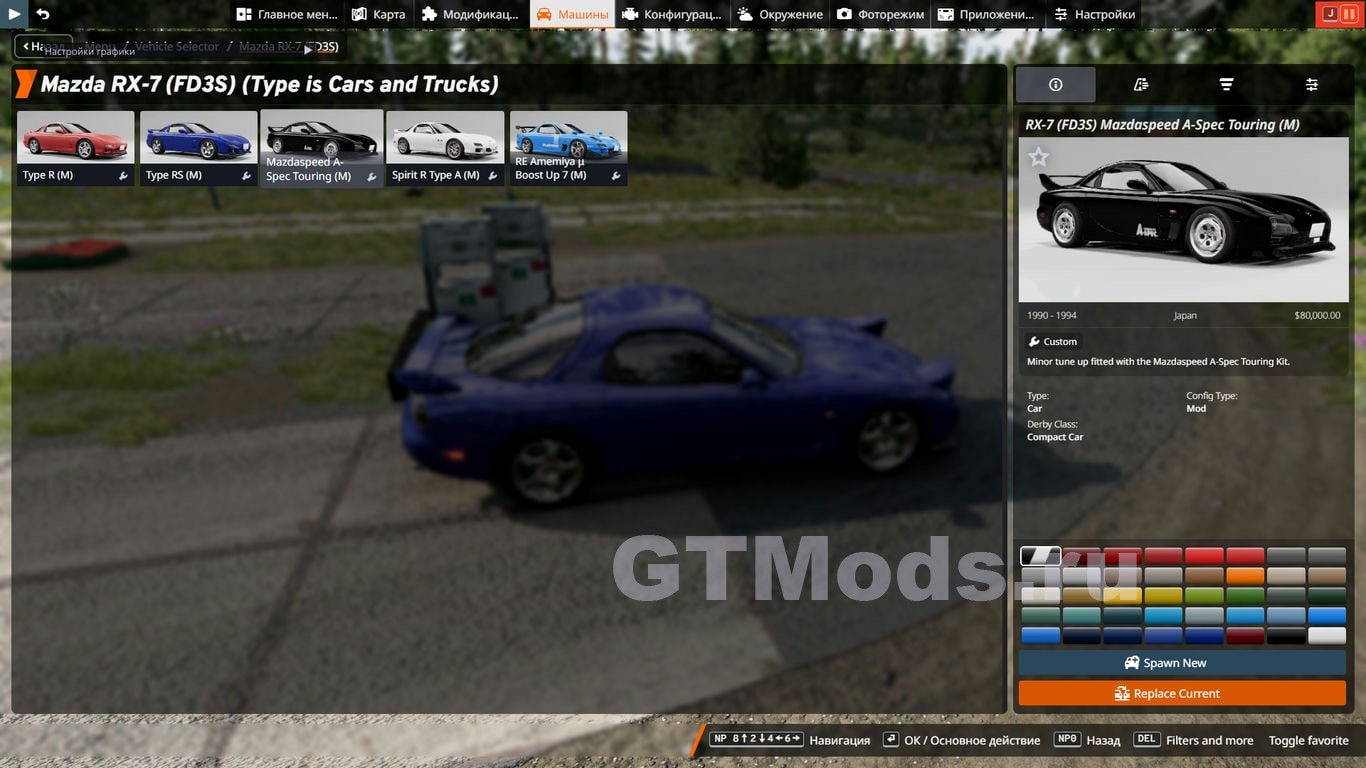Image resolution: width=1366 pixels, height=768 pixels.
Task: Open the filter panel icon
Action: pyautogui.click(x=1226, y=84)
